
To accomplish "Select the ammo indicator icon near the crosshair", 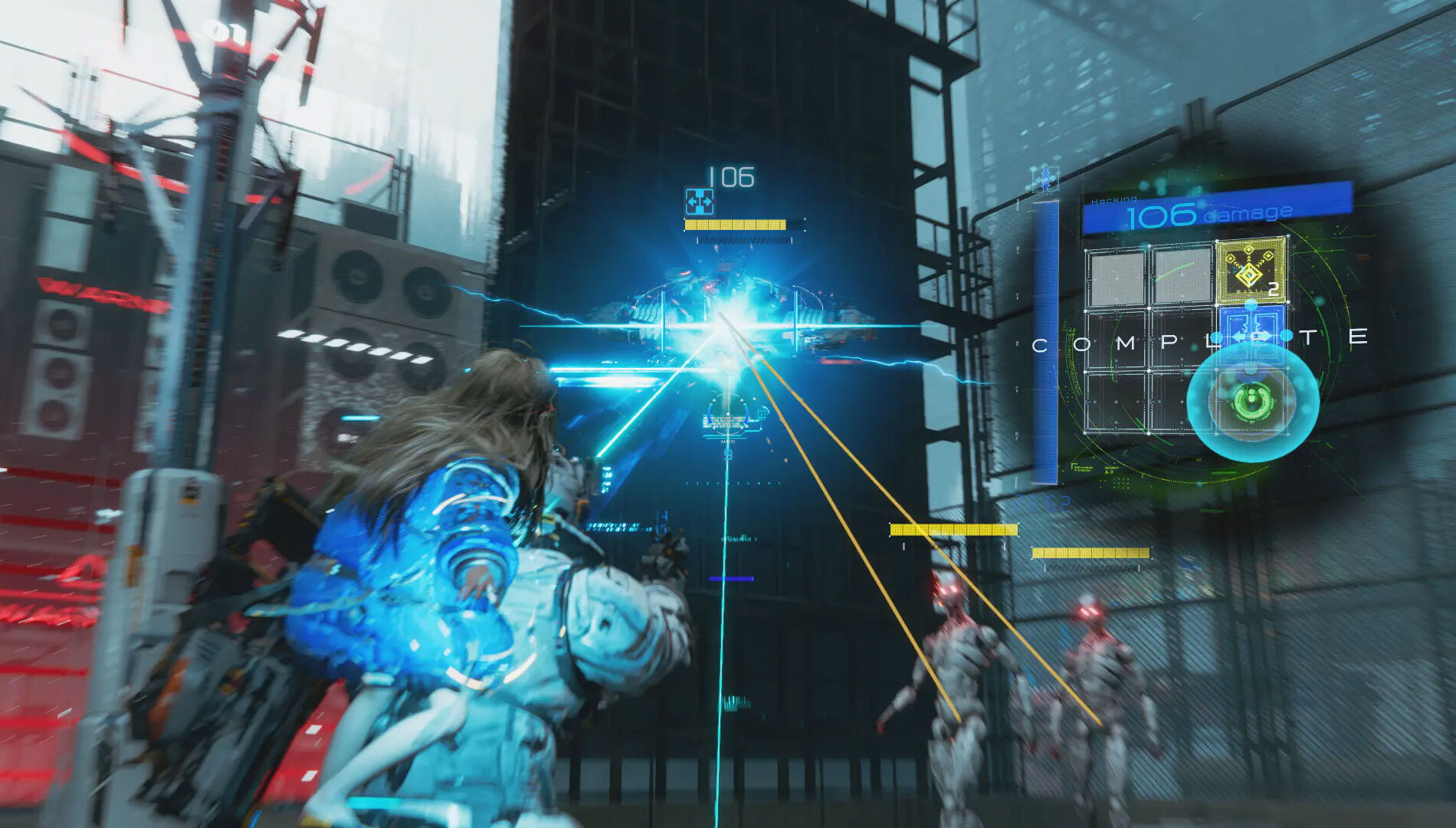I will (x=728, y=441).
